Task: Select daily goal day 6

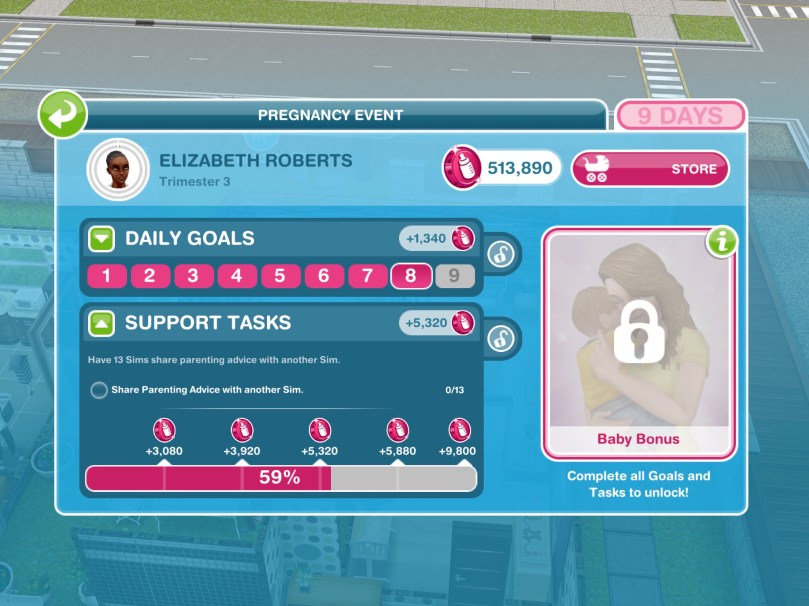Action: 324,276
